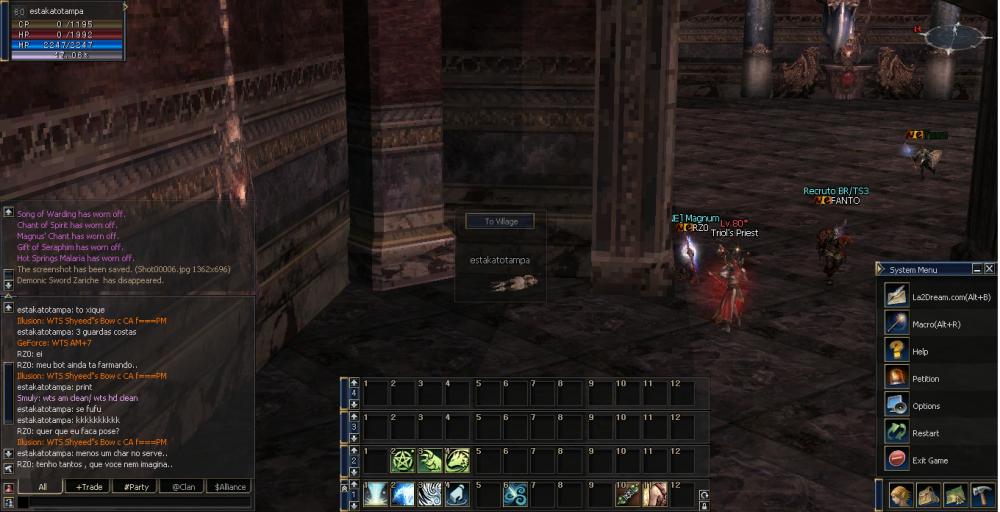Activate the green pentagram skill
1000x512 pixels.
tap(403, 460)
